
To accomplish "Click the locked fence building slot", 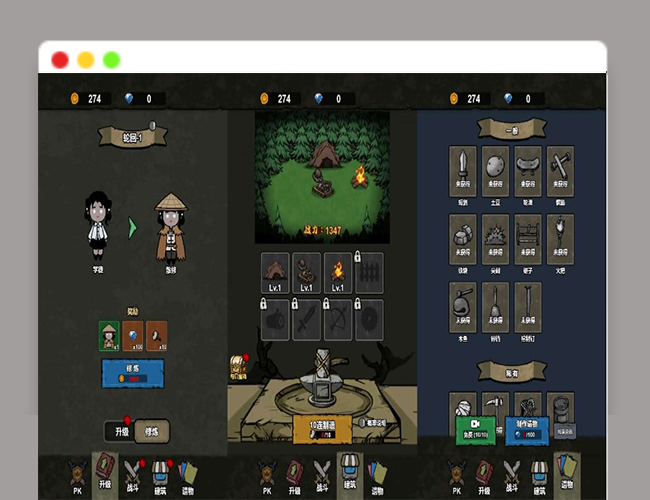I will point(369,271).
